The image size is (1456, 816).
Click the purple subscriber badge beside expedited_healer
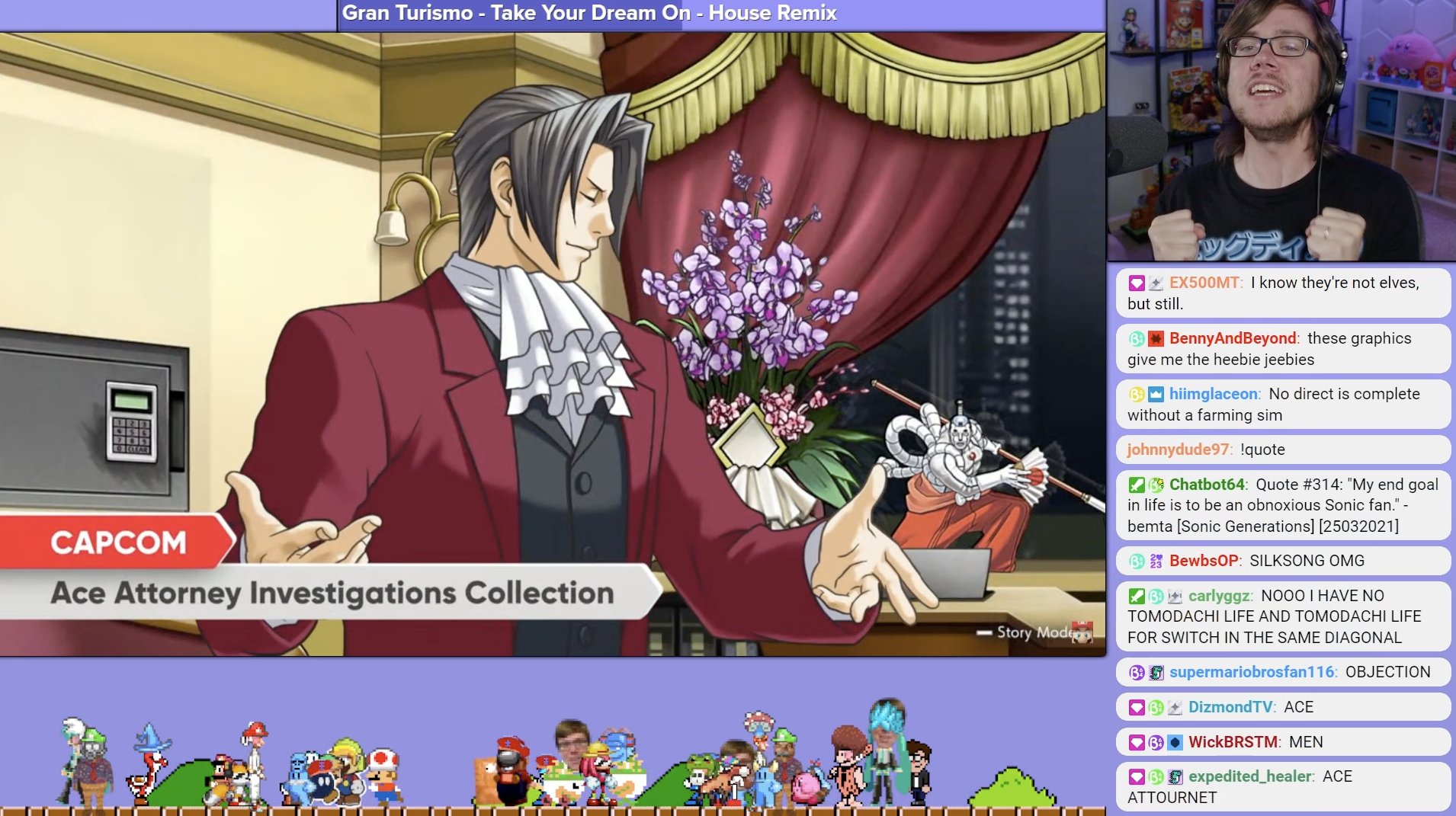1136,776
